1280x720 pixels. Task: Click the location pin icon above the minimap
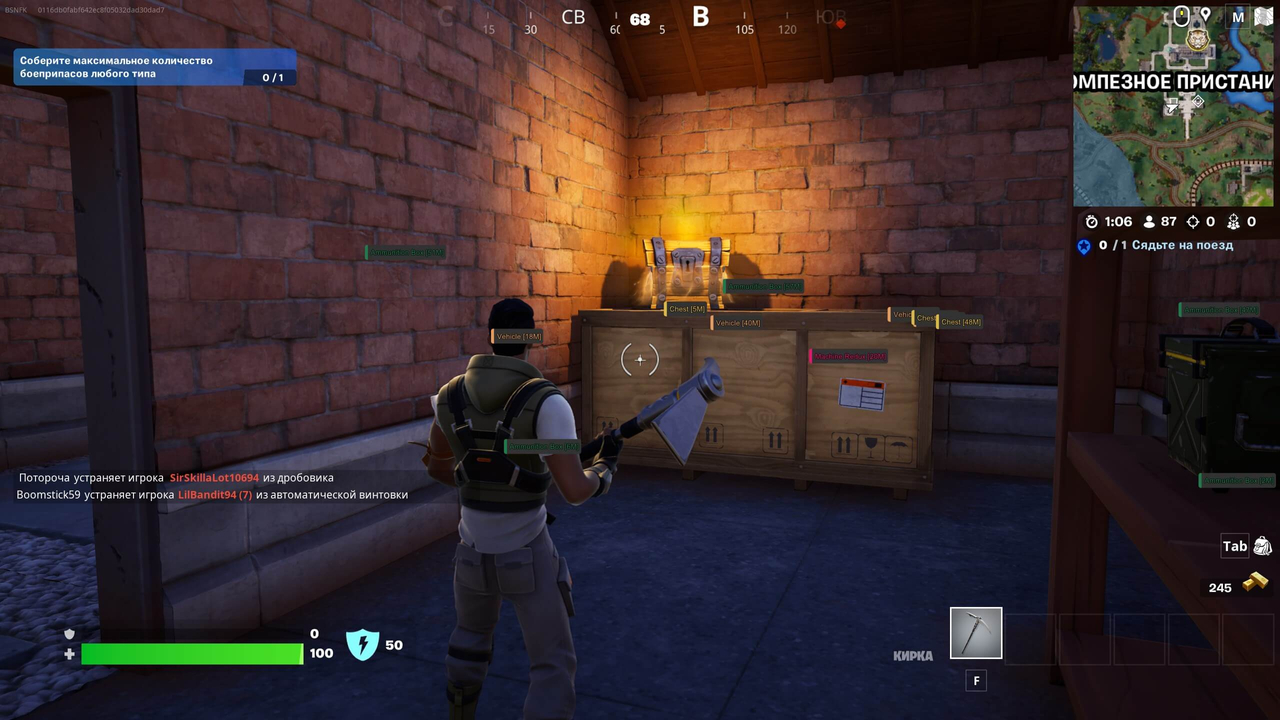1205,16
